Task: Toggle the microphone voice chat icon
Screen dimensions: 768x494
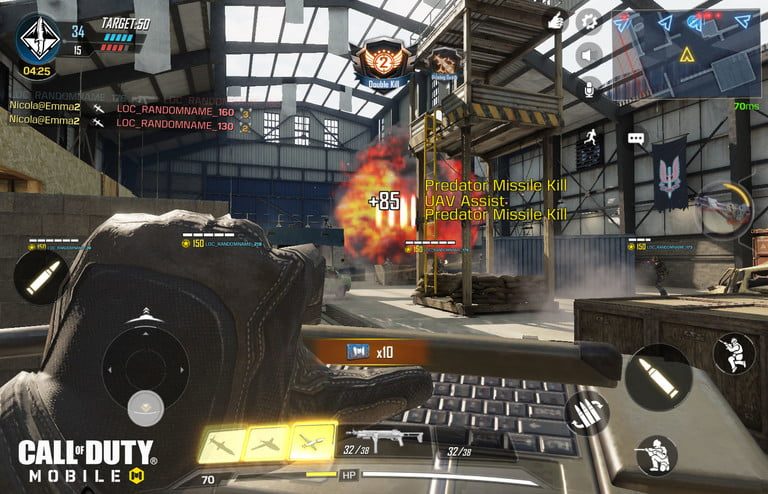Action: click(589, 88)
